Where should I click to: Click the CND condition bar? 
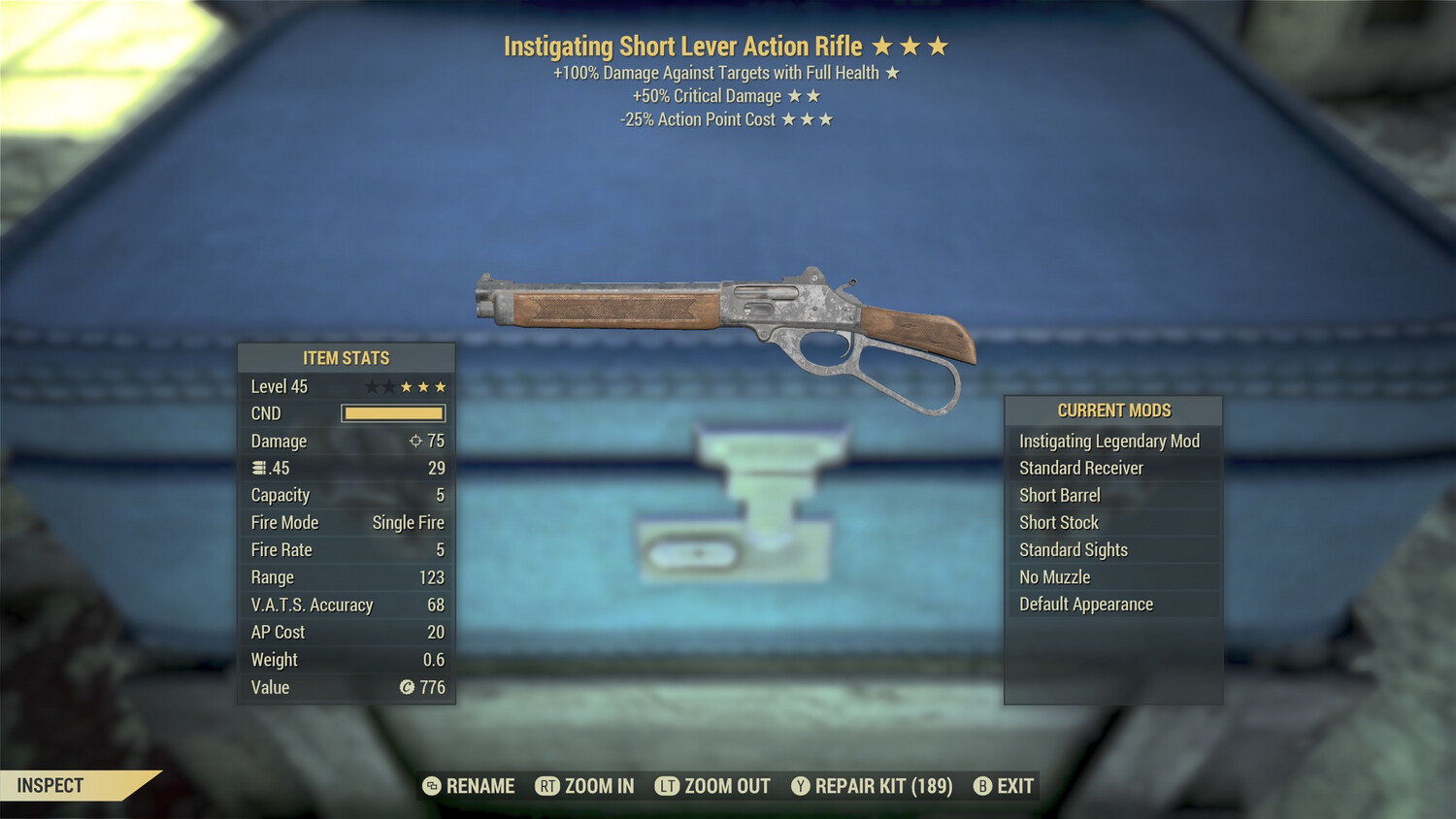pyautogui.click(x=392, y=412)
